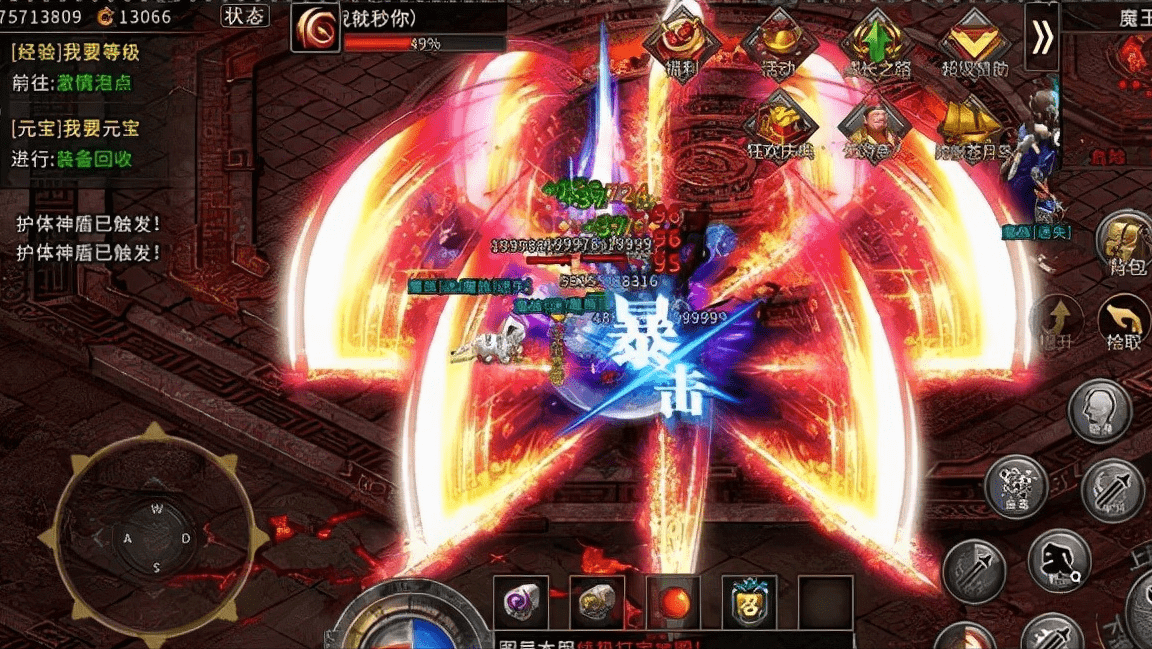
Task: Open the green arrow 成长之路 icon
Action: point(878,44)
